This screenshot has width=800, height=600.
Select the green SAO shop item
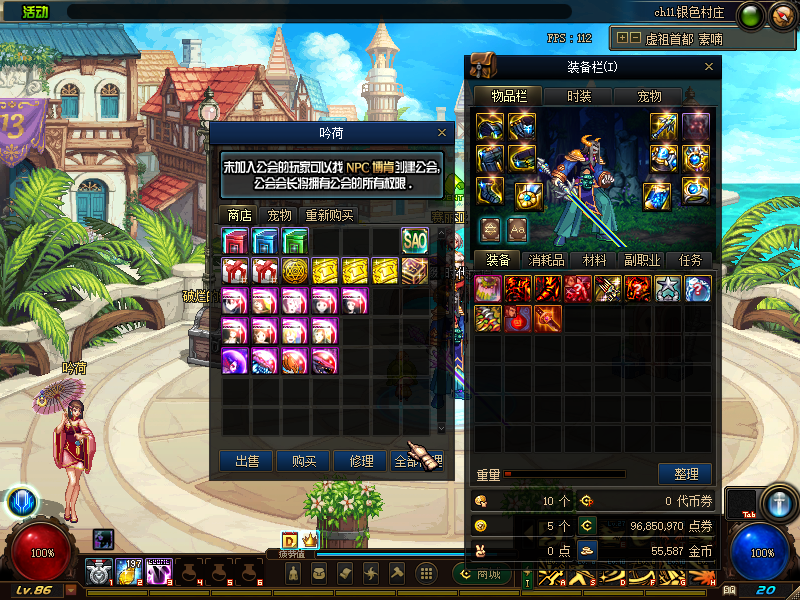(x=414, y=241)
